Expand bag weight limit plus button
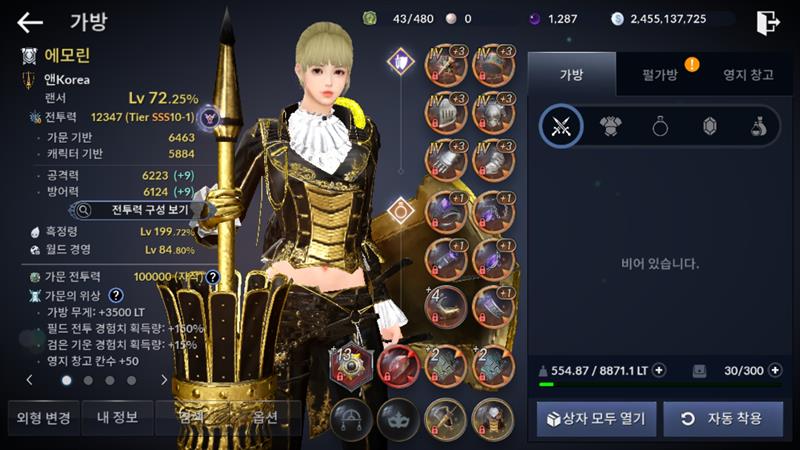The image size is (800, 450). (x=659, y=370)
